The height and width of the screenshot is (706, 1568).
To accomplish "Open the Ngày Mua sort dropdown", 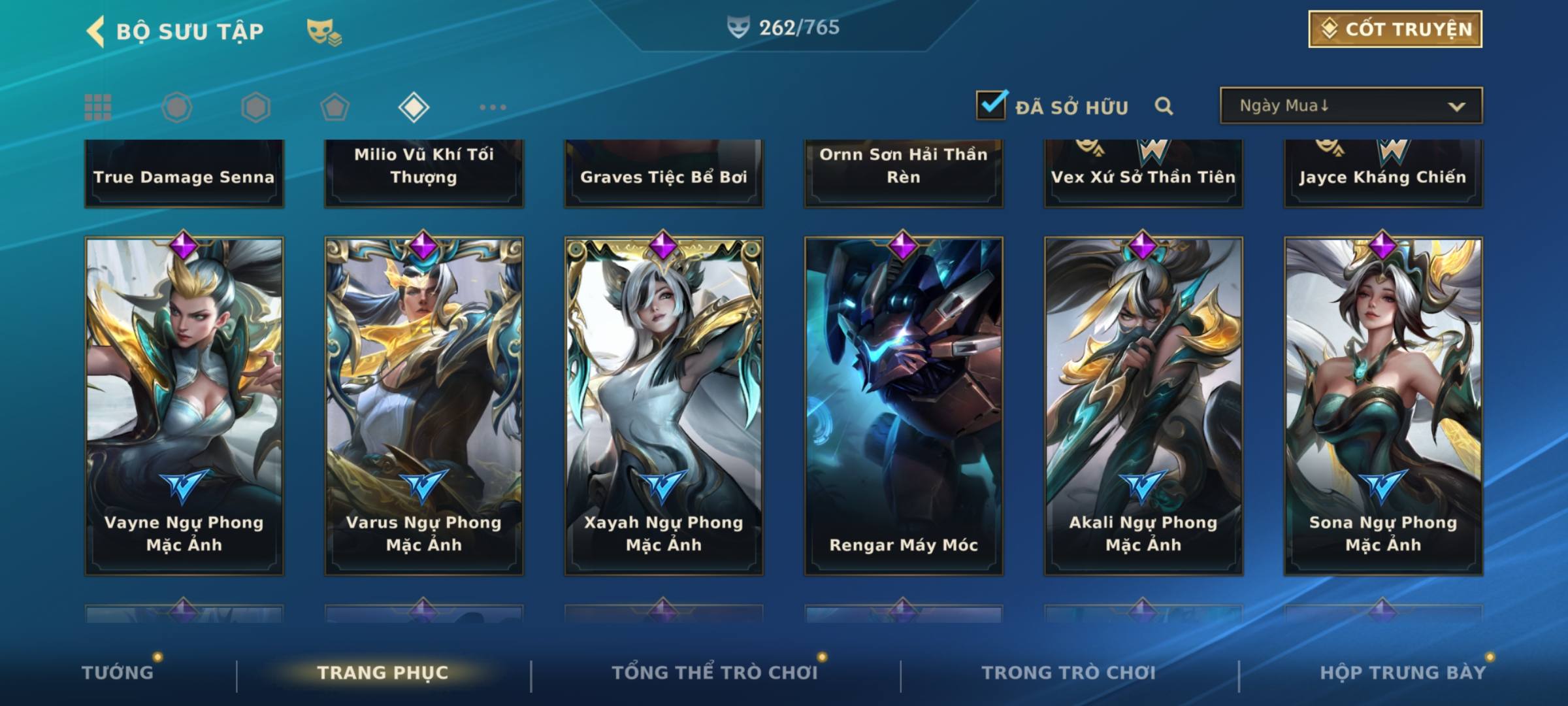I will (x=1350, y=106).
